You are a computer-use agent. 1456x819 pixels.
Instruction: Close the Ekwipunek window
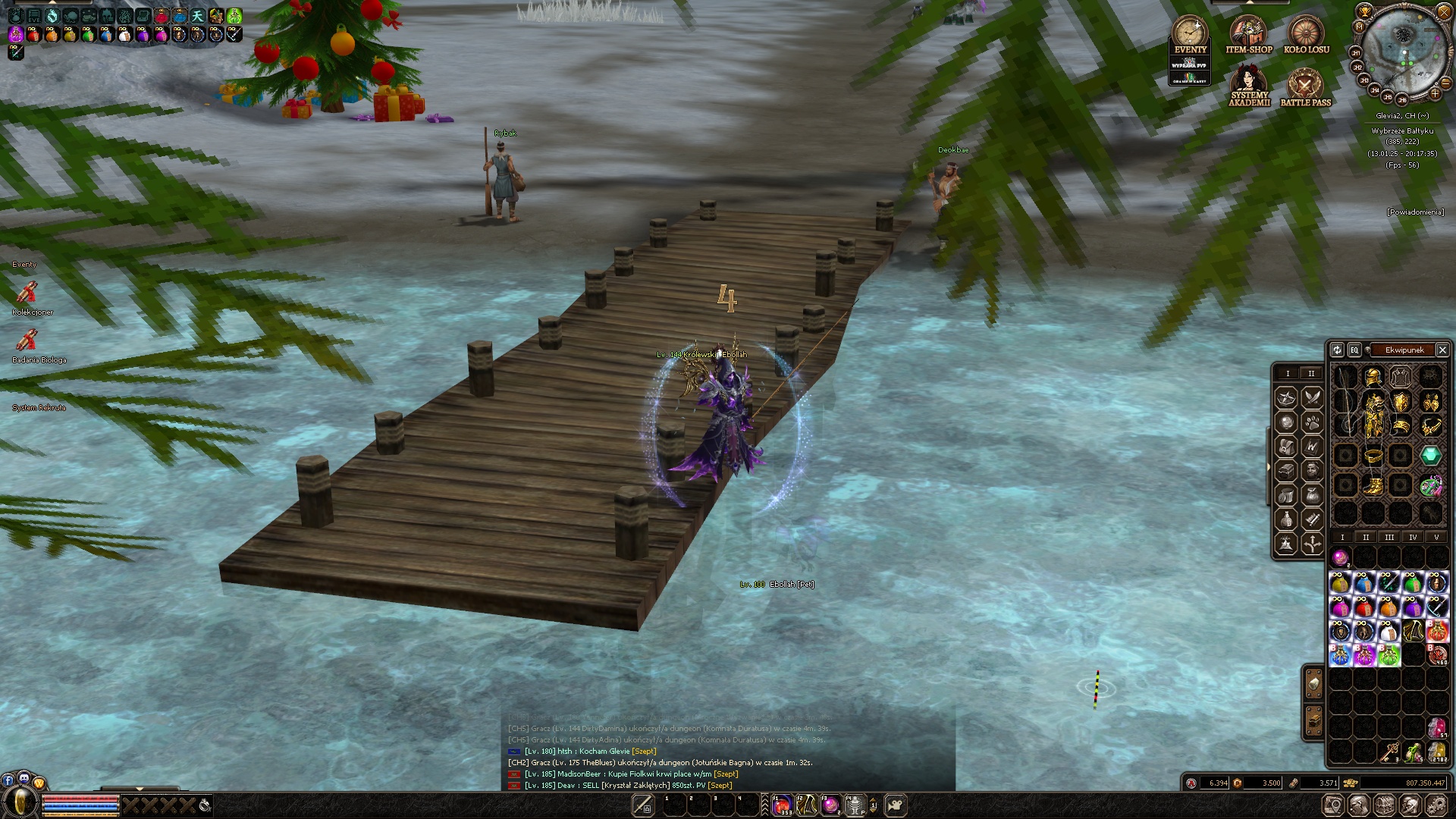tap(1442, 350)
